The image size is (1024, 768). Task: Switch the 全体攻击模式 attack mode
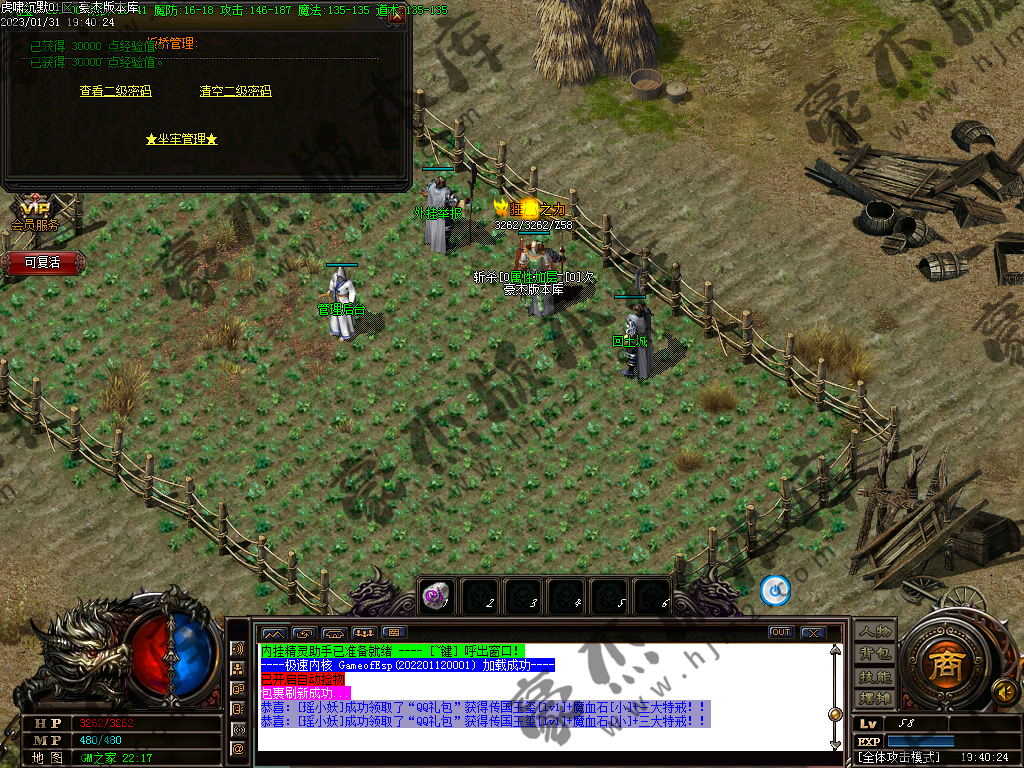pyautogui.click(x=900, y=757)
